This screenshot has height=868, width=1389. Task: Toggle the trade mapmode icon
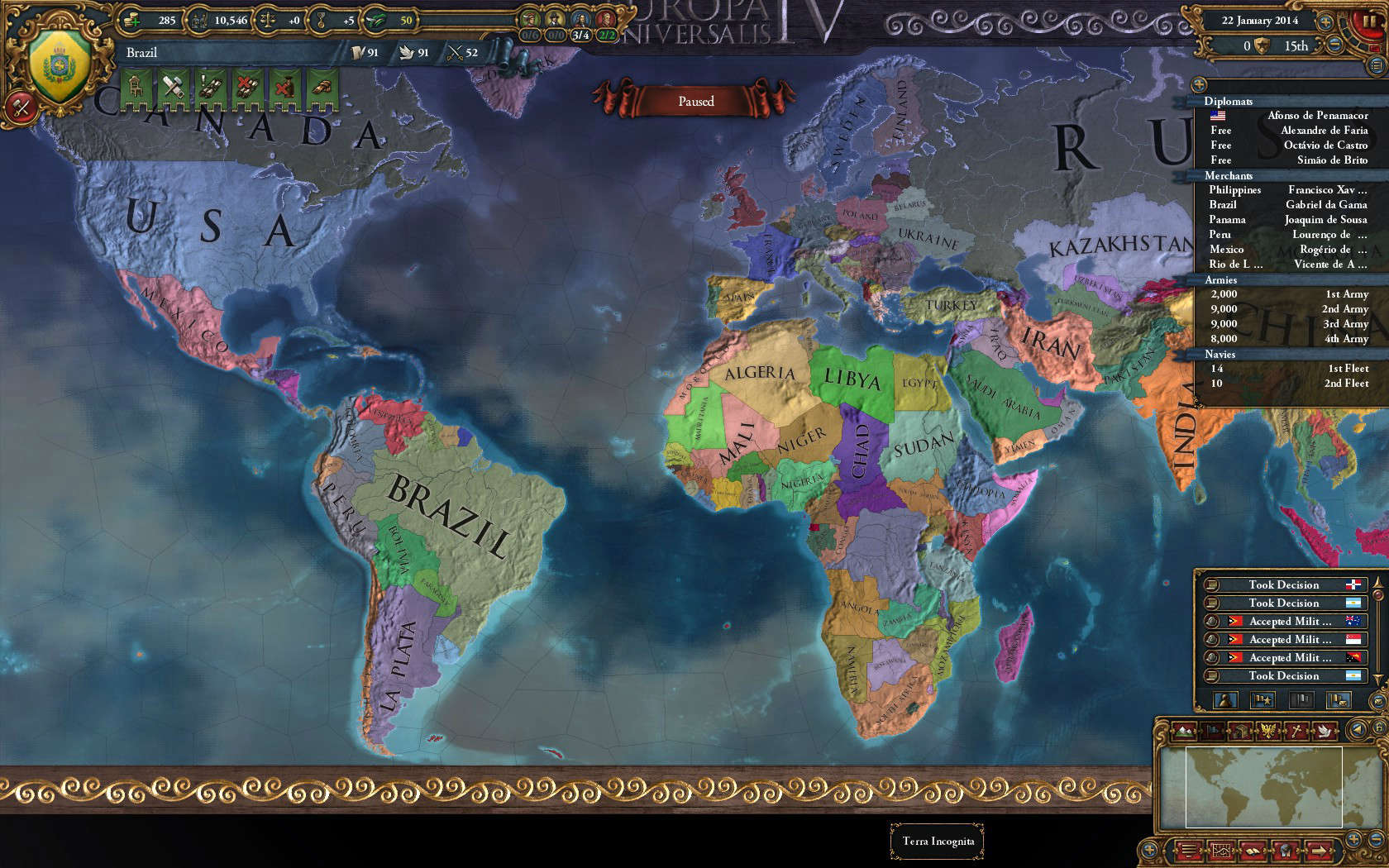1210,730
